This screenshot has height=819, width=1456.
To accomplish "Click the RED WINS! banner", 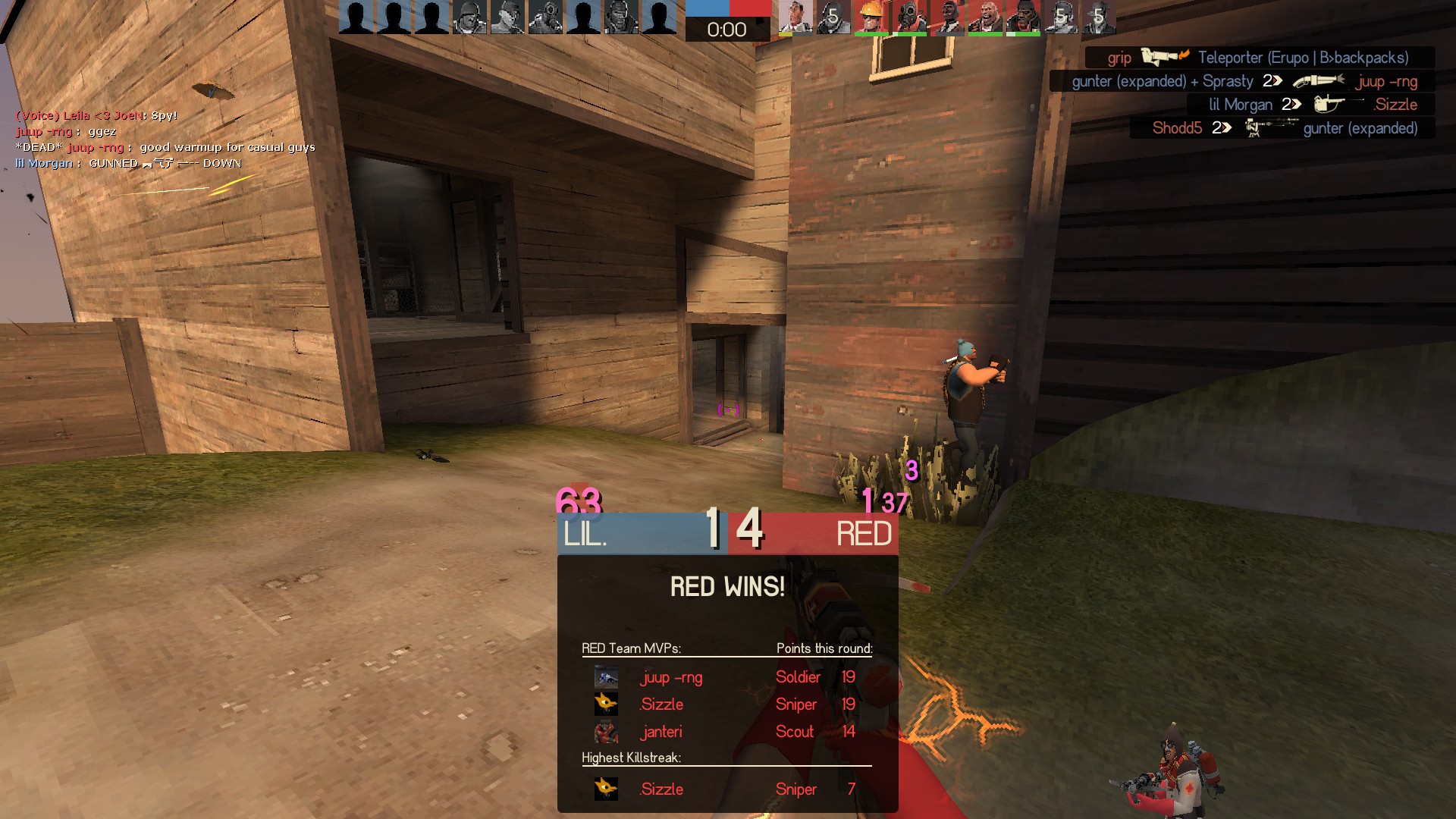I will [727, 586].
